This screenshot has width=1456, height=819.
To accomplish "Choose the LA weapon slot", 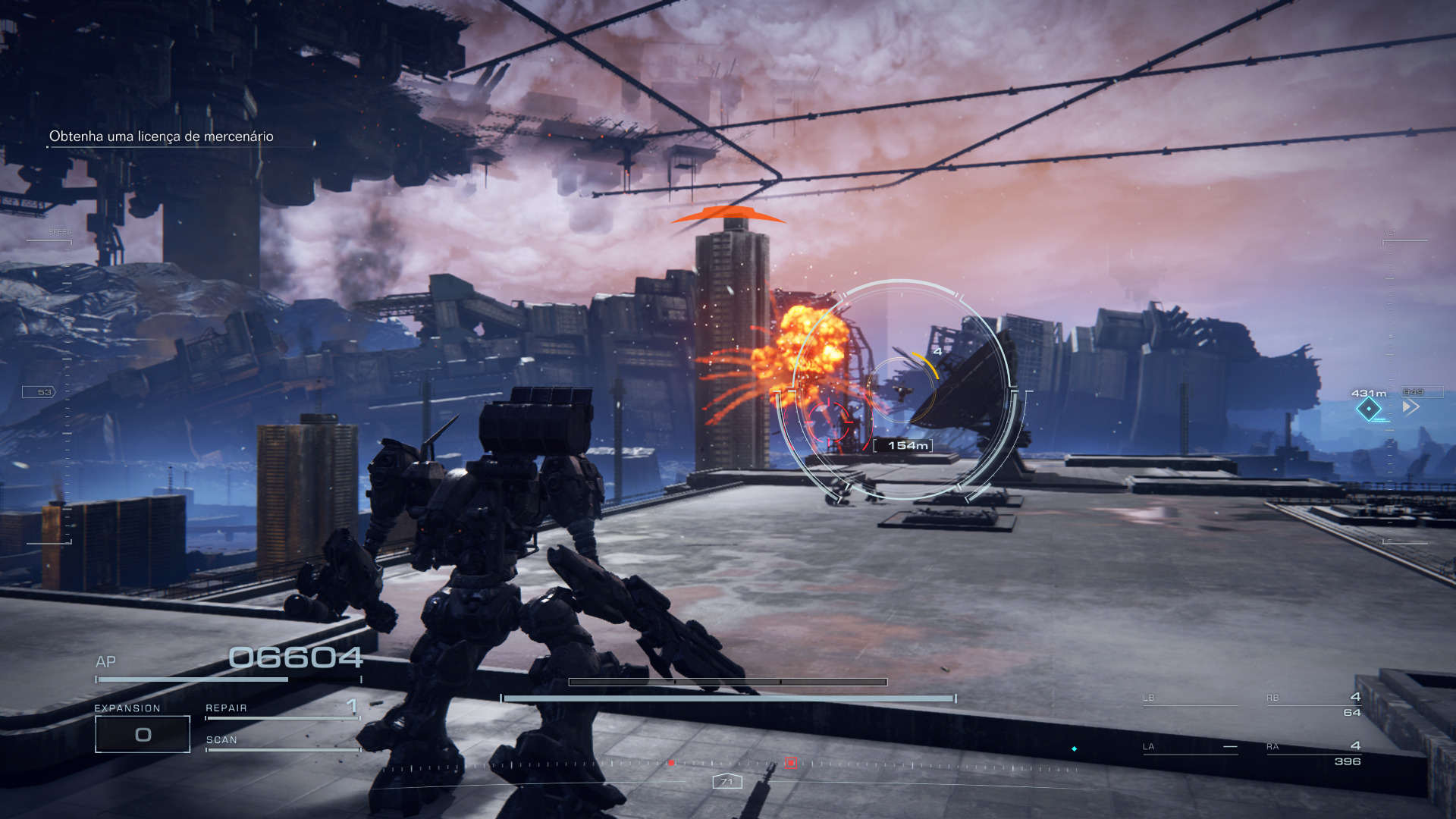I will click(x=1189, y=747).
